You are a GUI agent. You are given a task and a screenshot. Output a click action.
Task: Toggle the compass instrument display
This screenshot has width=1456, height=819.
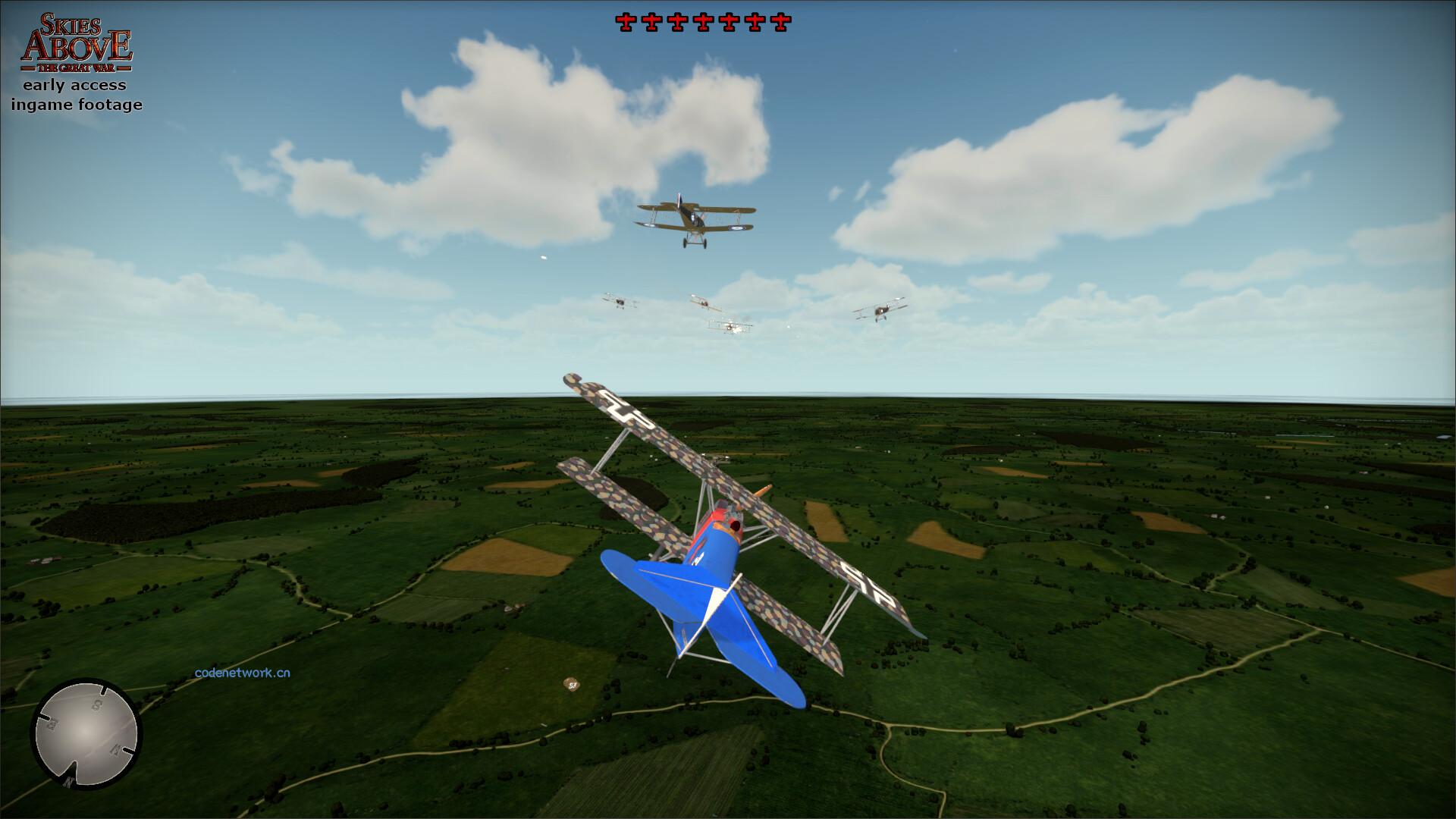[85, 733]
